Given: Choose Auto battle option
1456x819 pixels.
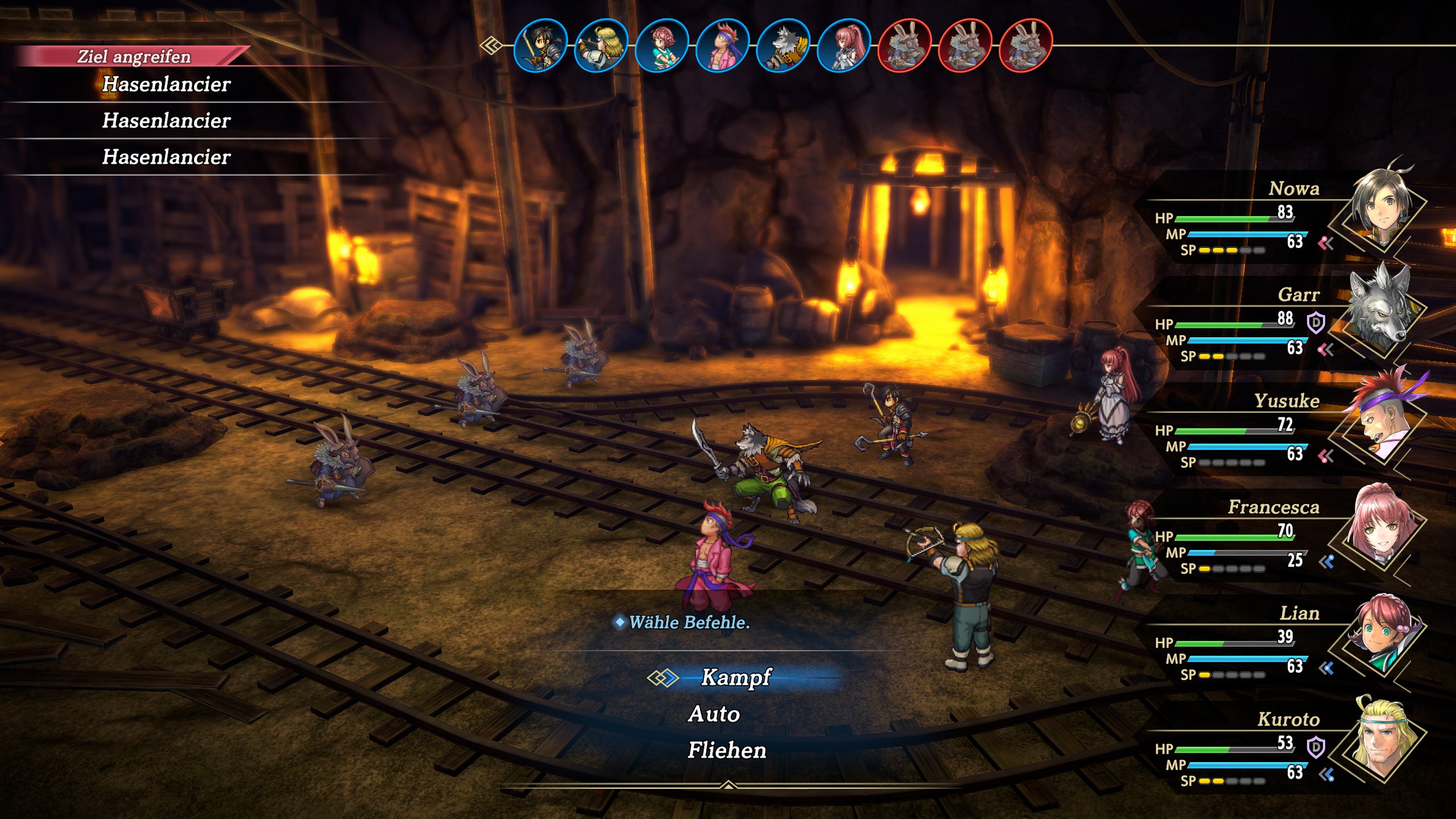Looking at the screenshot, I should (714, 714).
